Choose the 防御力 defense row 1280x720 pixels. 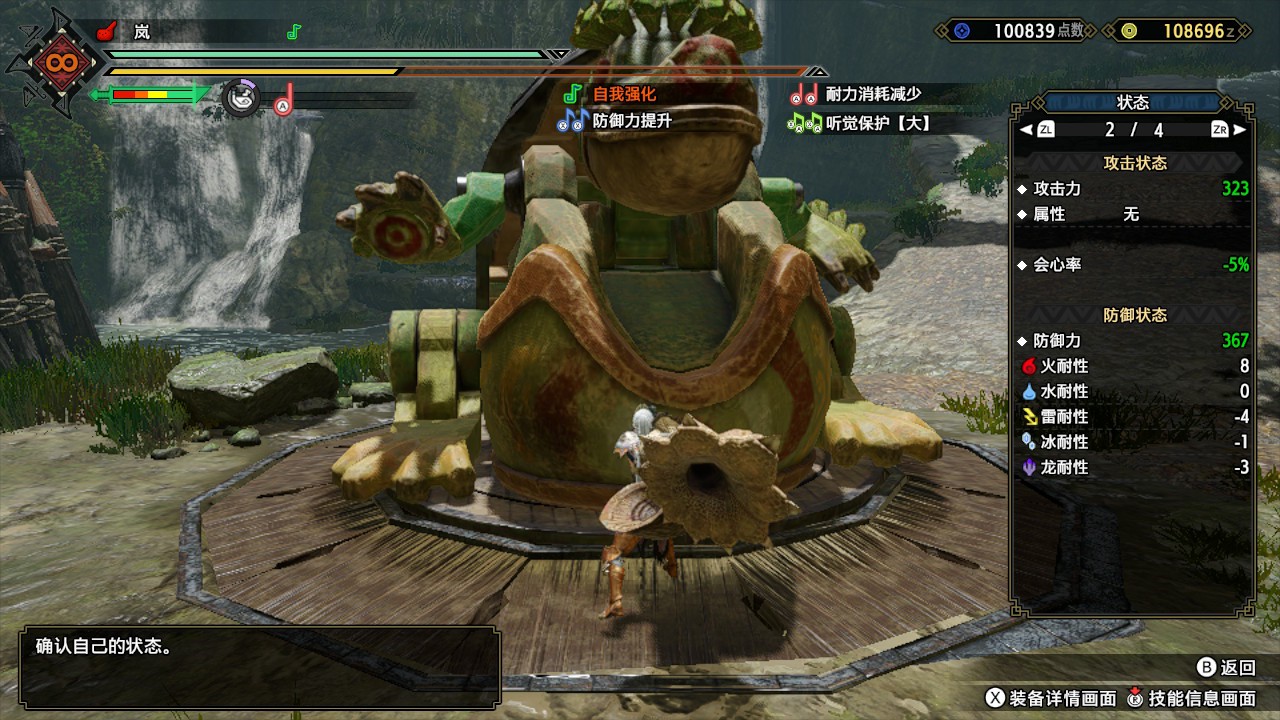point(1133,341)
